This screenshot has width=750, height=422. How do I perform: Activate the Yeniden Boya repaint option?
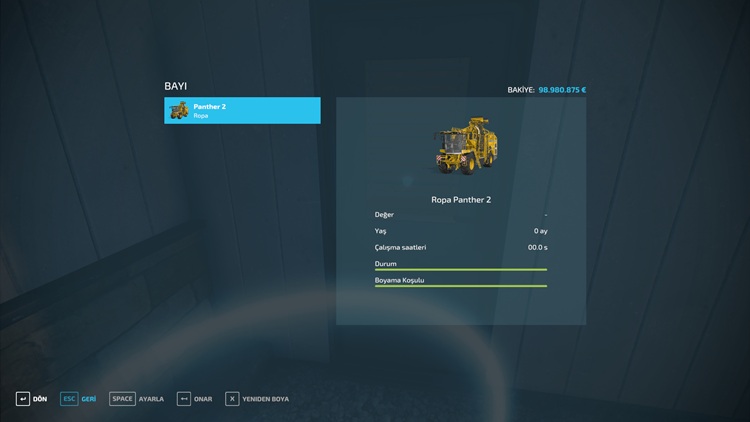257,399
